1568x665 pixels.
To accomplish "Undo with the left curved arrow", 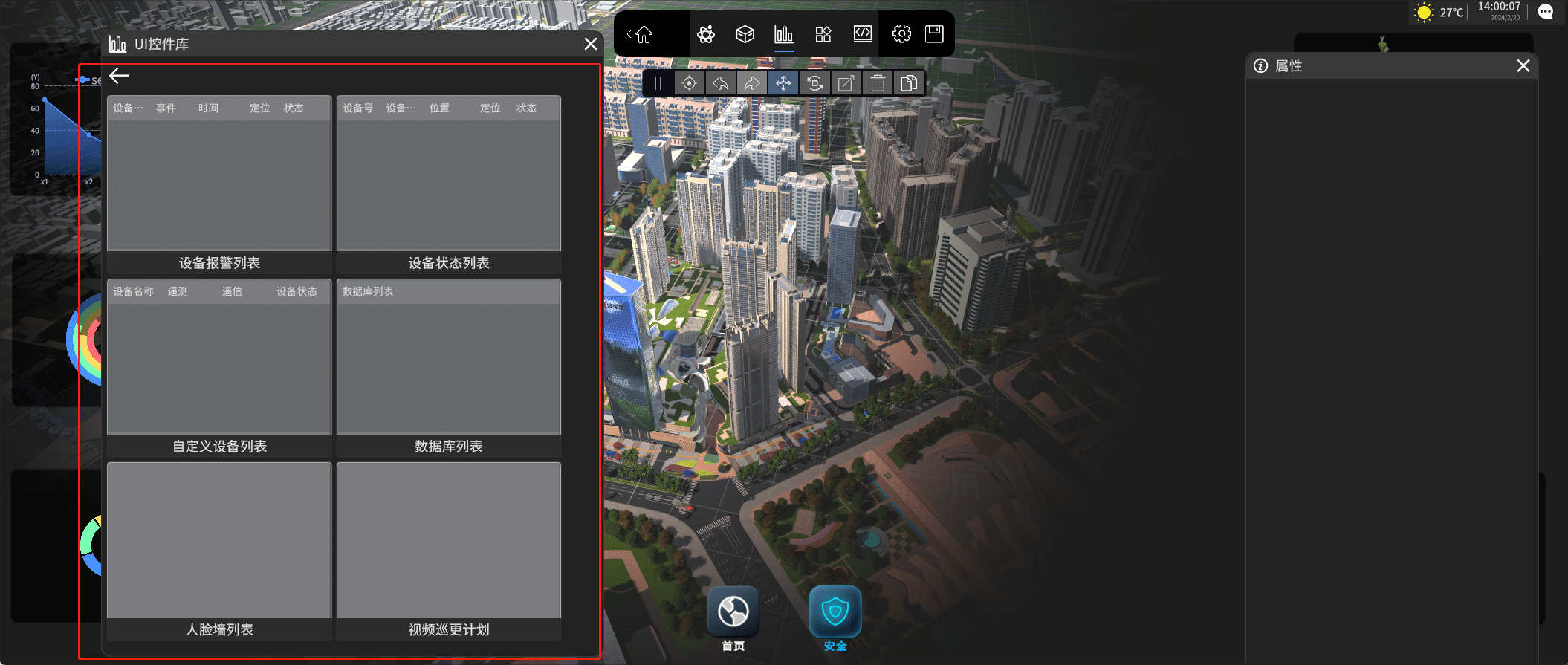I will coord(720,83).
